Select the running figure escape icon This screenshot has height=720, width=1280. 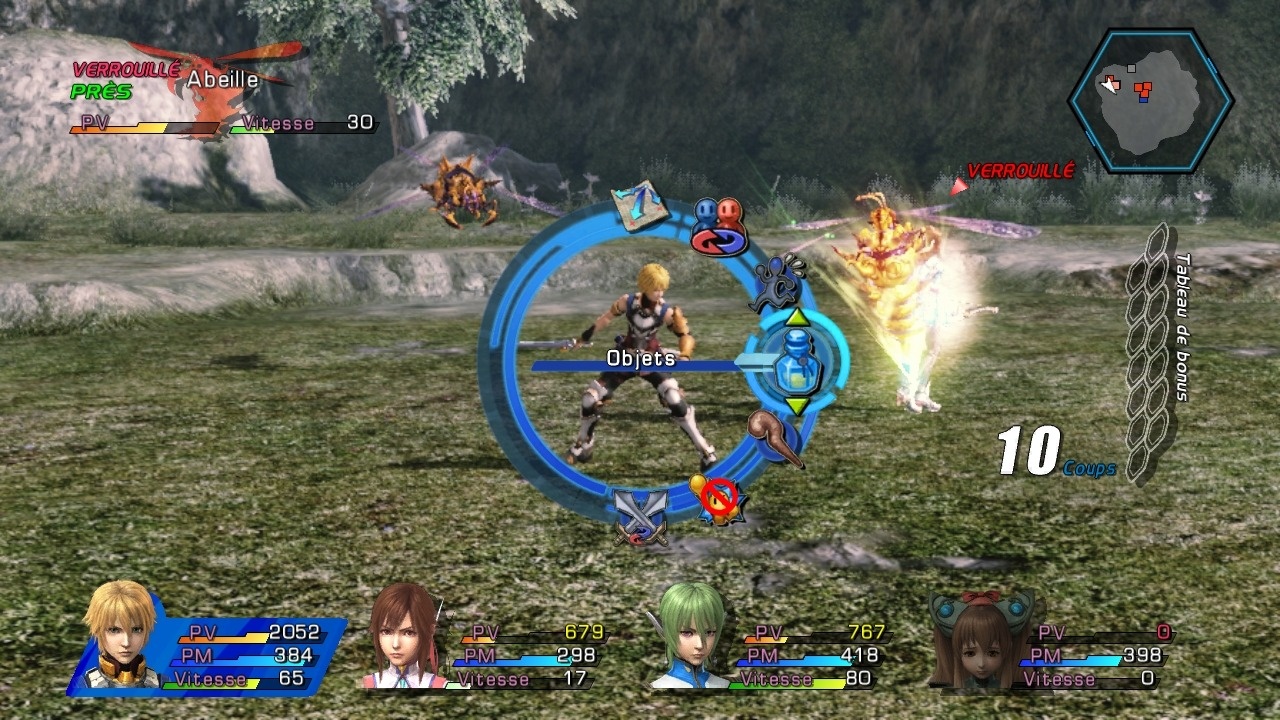click(x=778, y=283)
